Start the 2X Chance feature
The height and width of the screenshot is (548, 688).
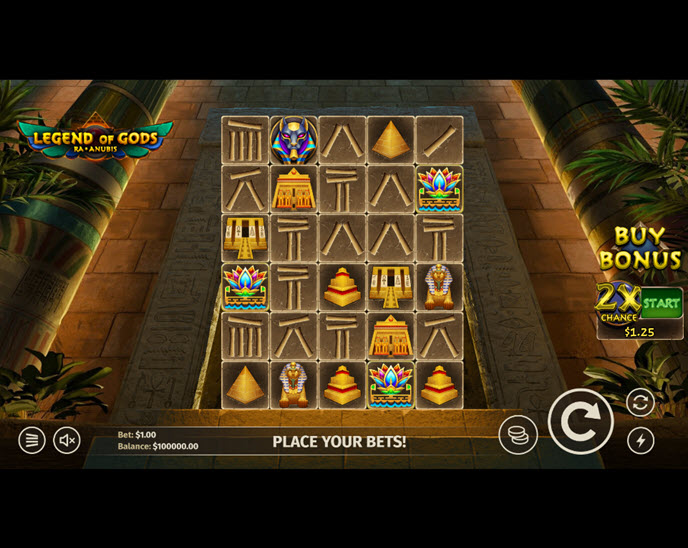(661, 301)
